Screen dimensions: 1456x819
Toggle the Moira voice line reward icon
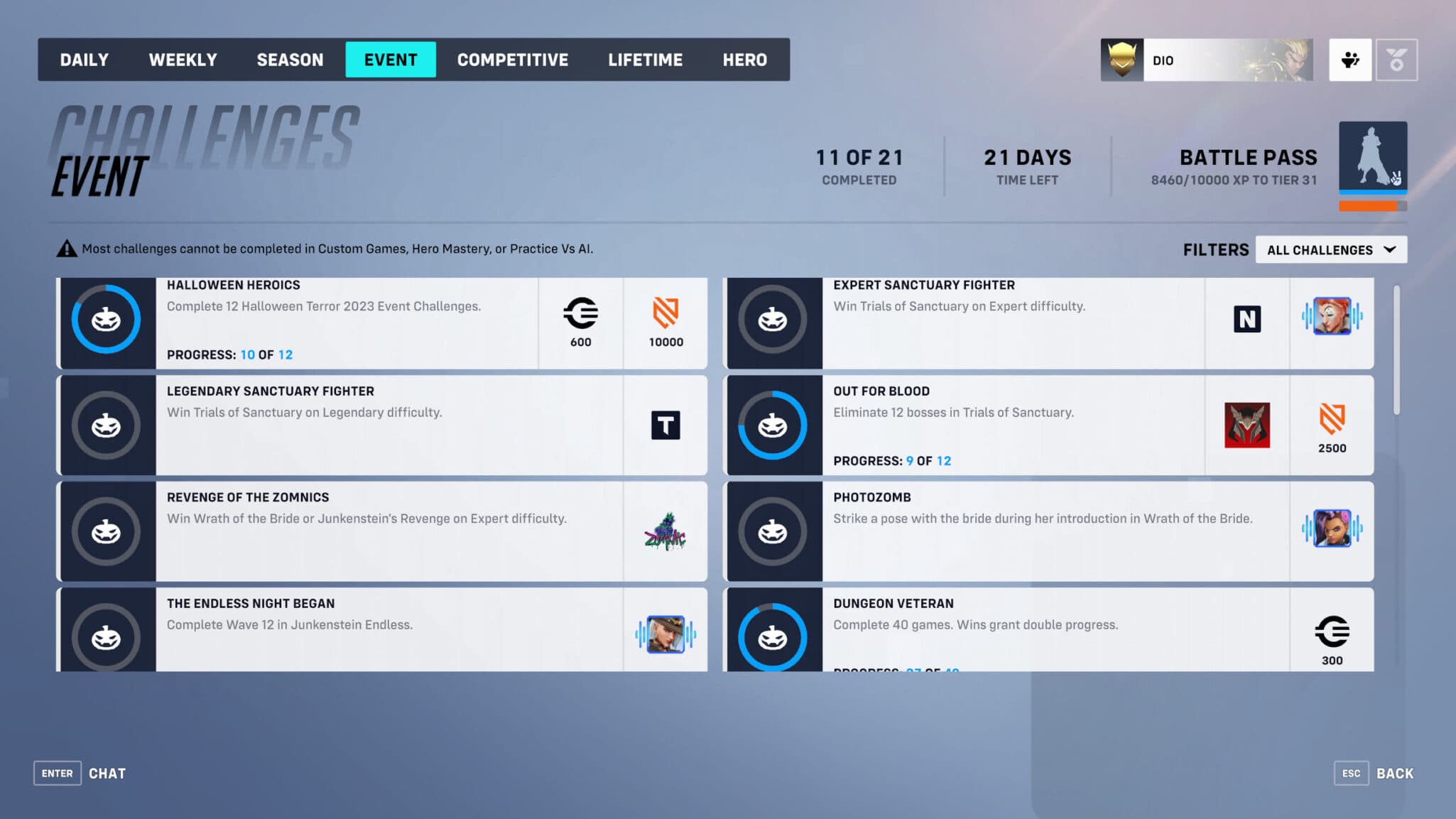(1333, 320)
